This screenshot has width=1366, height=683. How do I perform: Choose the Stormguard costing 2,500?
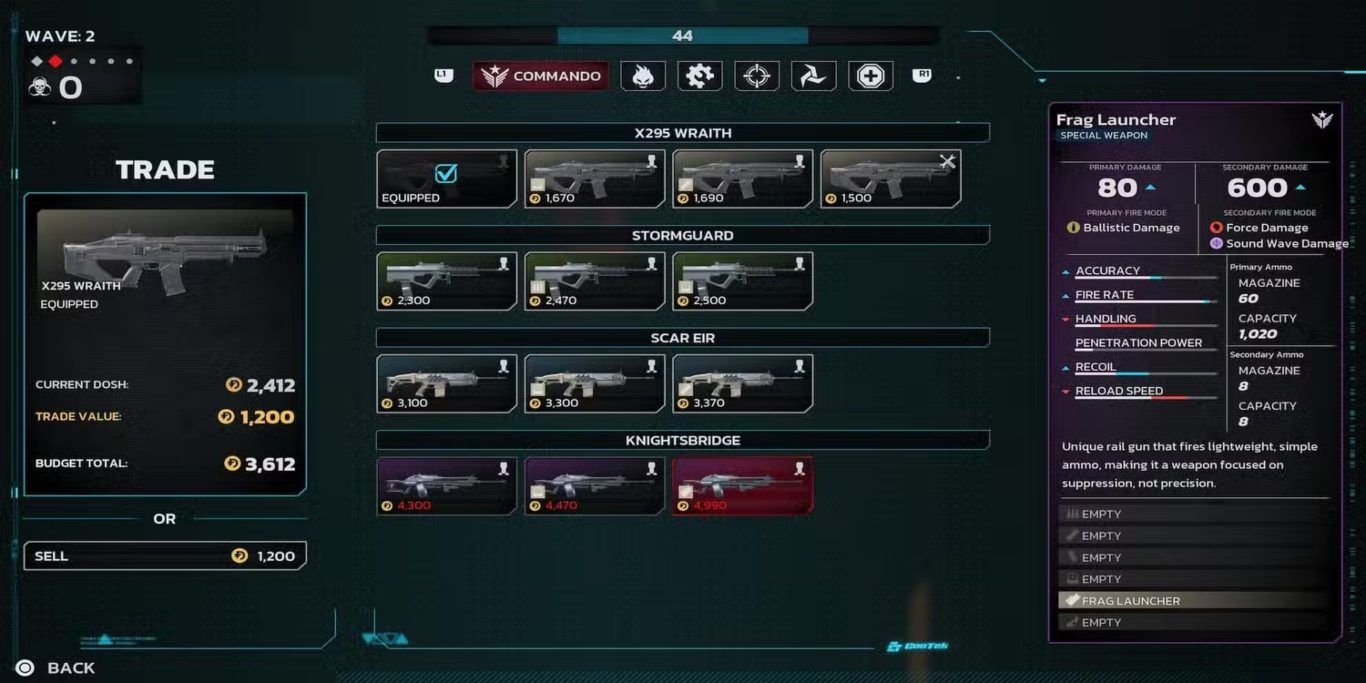point(743,281)
